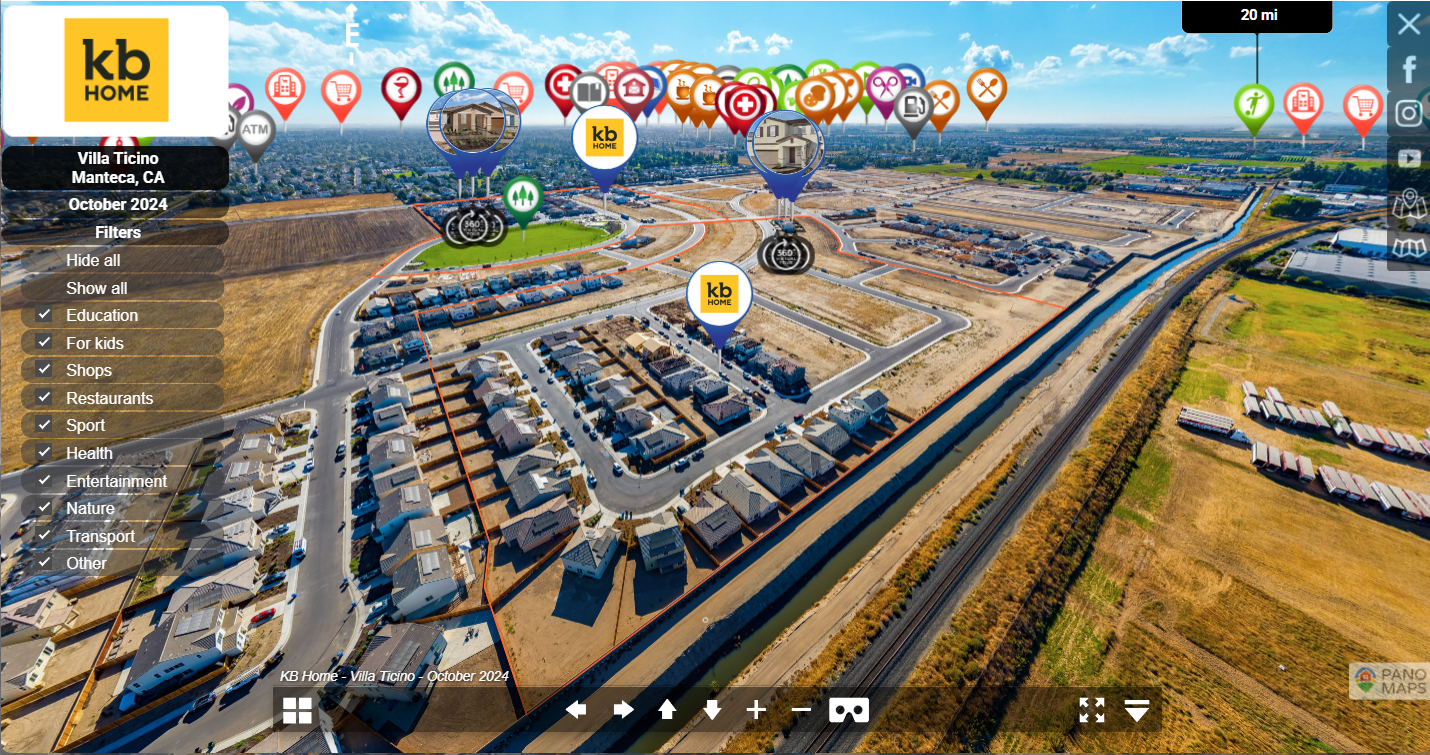The height and width of the screenshot is (755, 1430).
Task: Rotate the view left with arrow button
Action: [576, 710]
